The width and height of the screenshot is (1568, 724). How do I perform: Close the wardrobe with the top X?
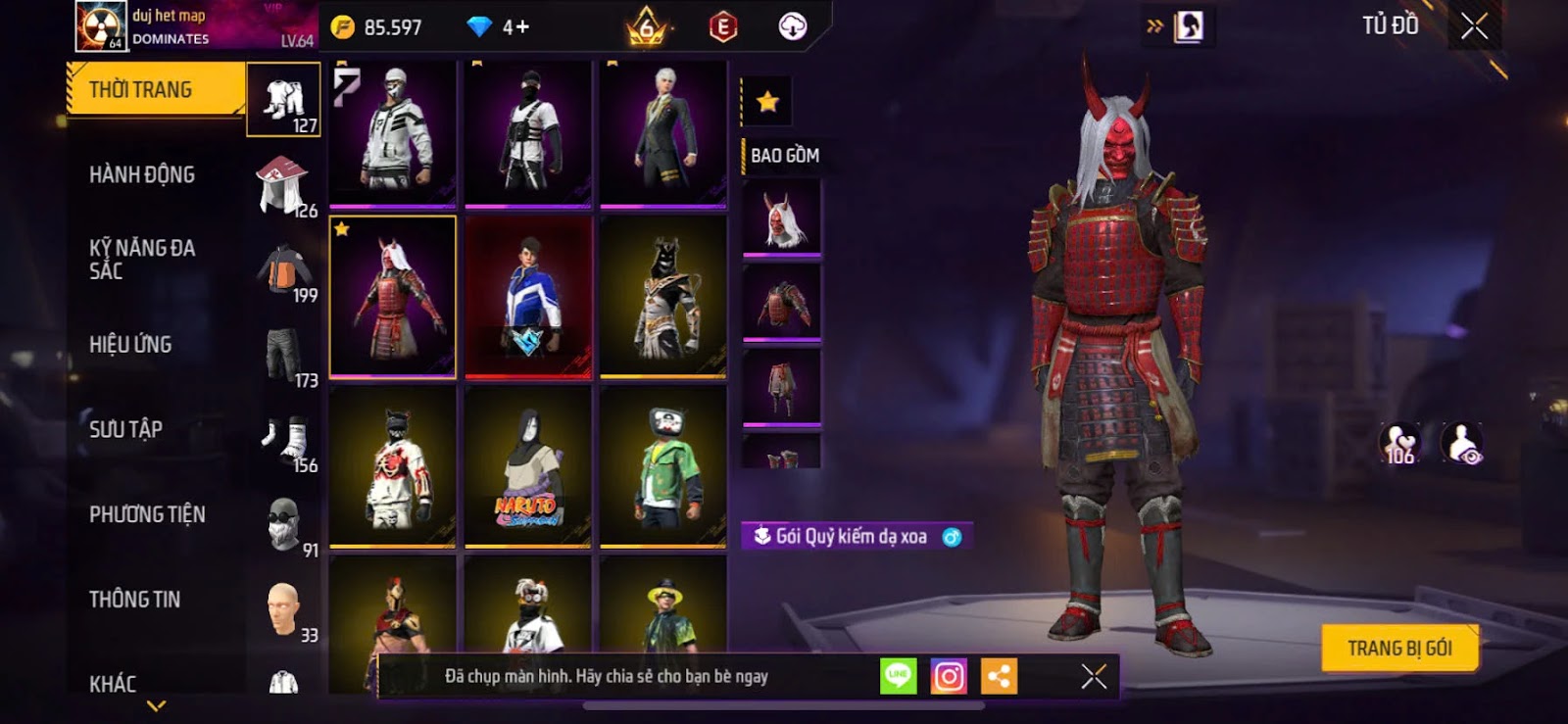[1474, 26]
